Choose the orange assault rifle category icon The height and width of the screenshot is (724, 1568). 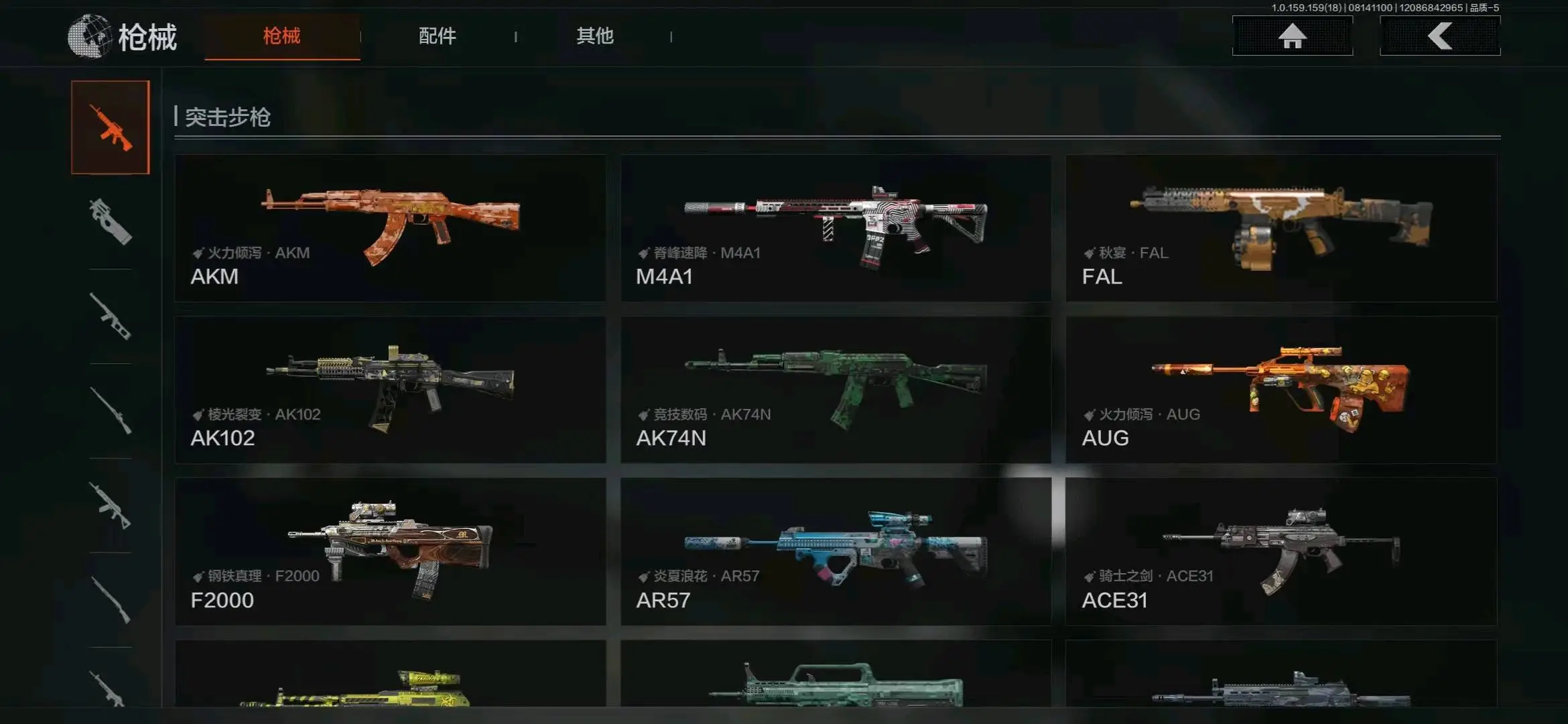click(x=111, y=127)
